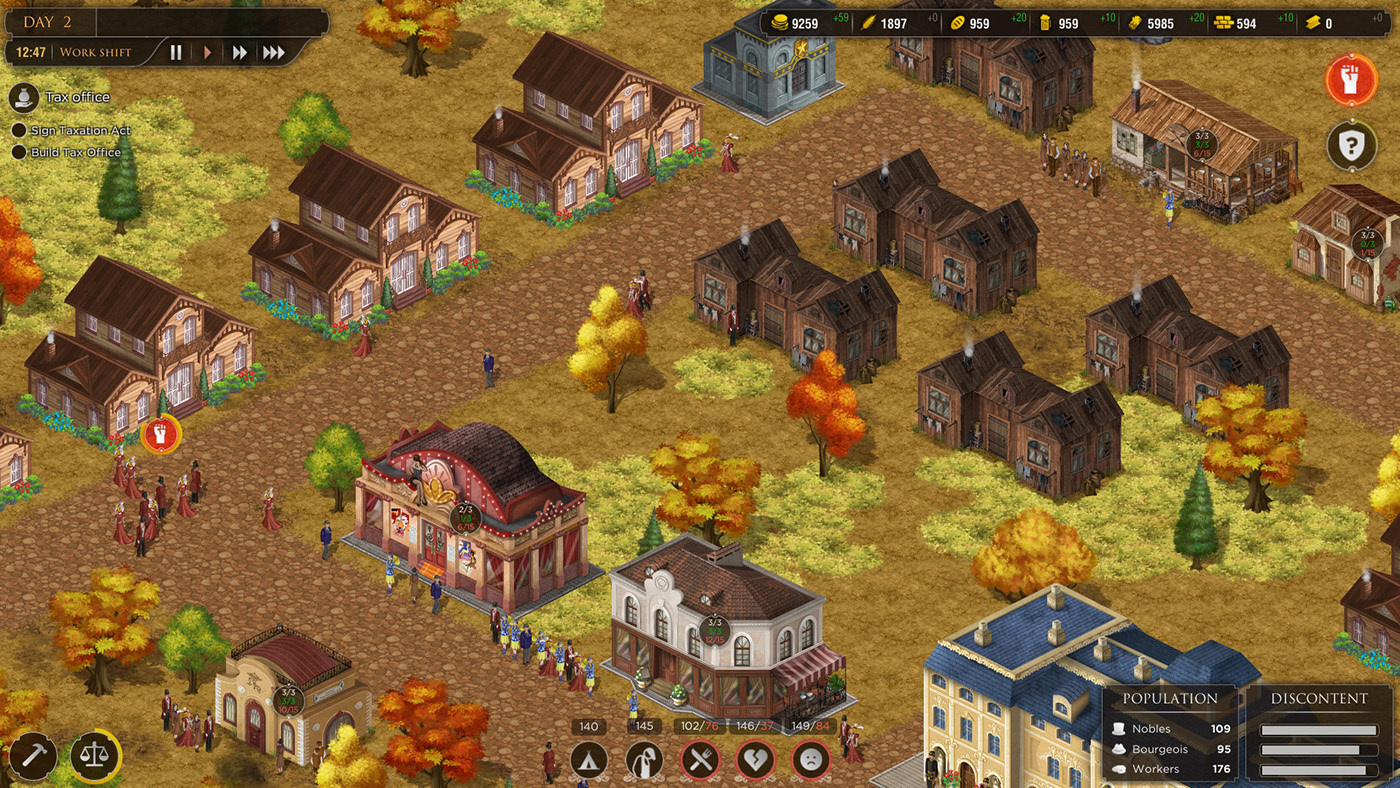The height and width of the screenshot is (788, 1400).
Task: Open the question mark shield help
Action: click(1351, 147)
